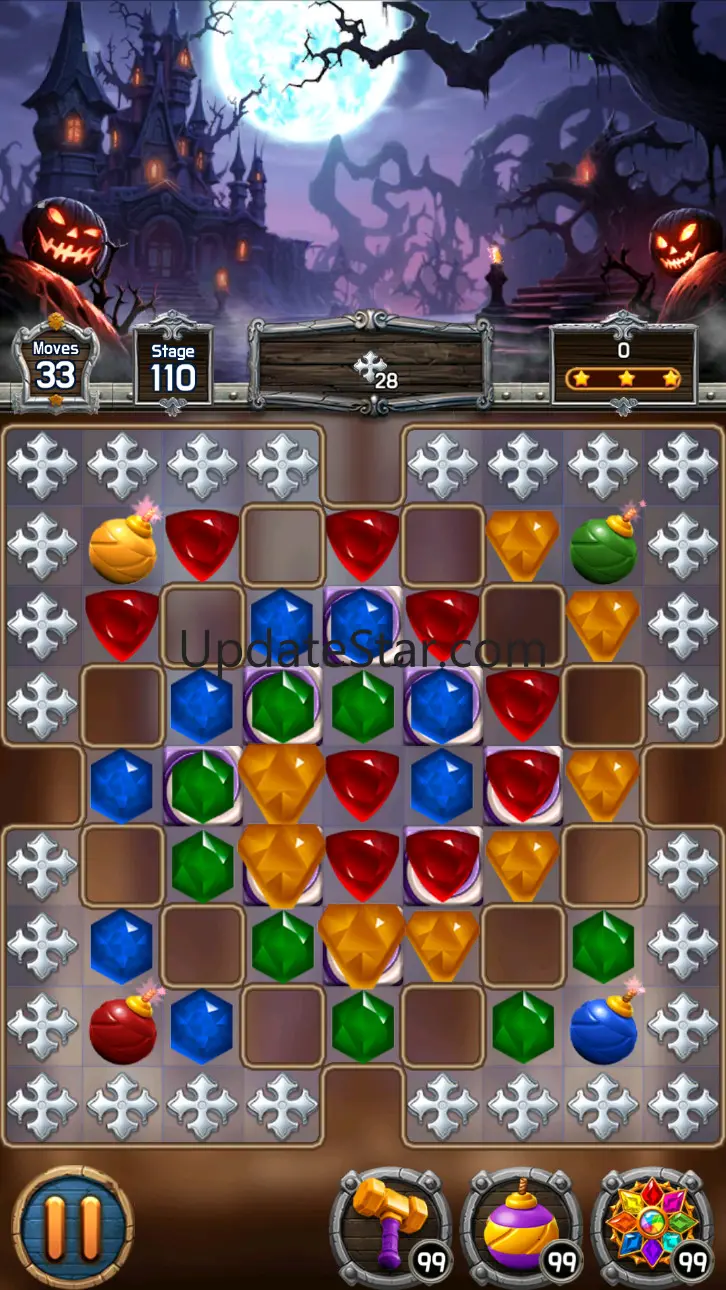Pick the blue bomb tile
Screen dimensions: 726x1290
tap(603, 1027)
